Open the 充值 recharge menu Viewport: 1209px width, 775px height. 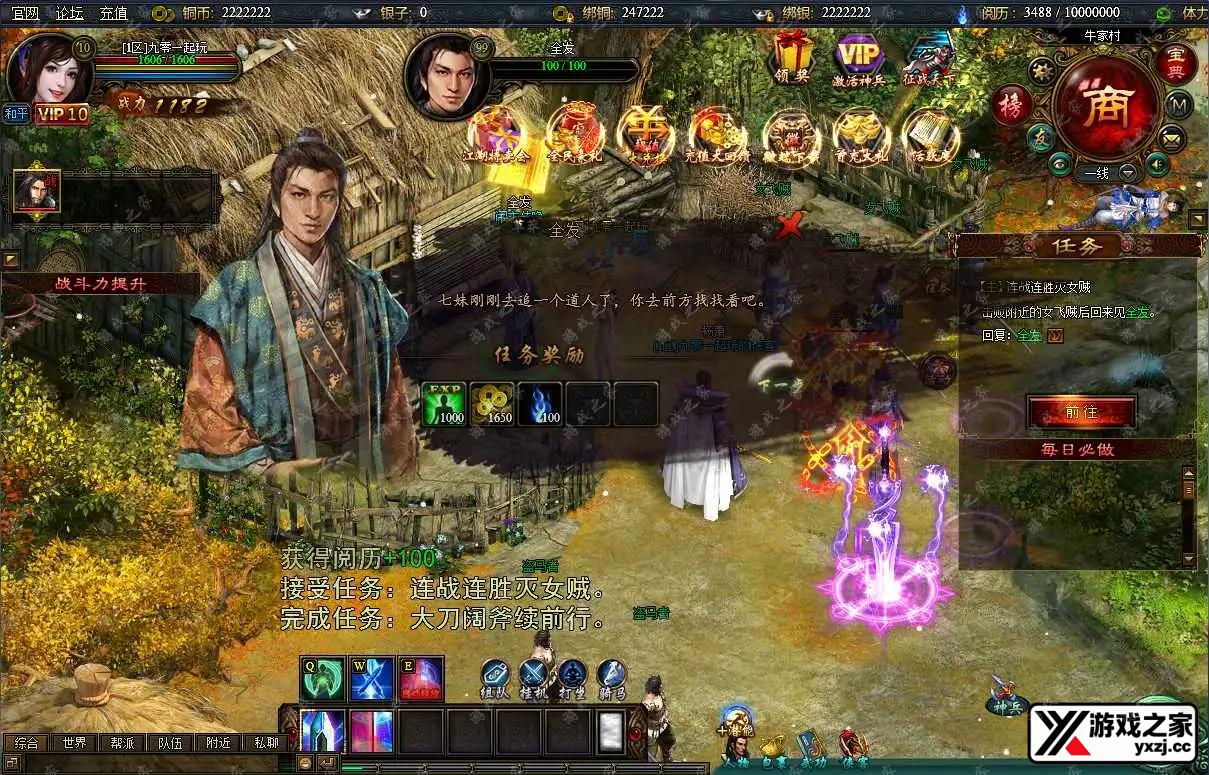[113, 13]
